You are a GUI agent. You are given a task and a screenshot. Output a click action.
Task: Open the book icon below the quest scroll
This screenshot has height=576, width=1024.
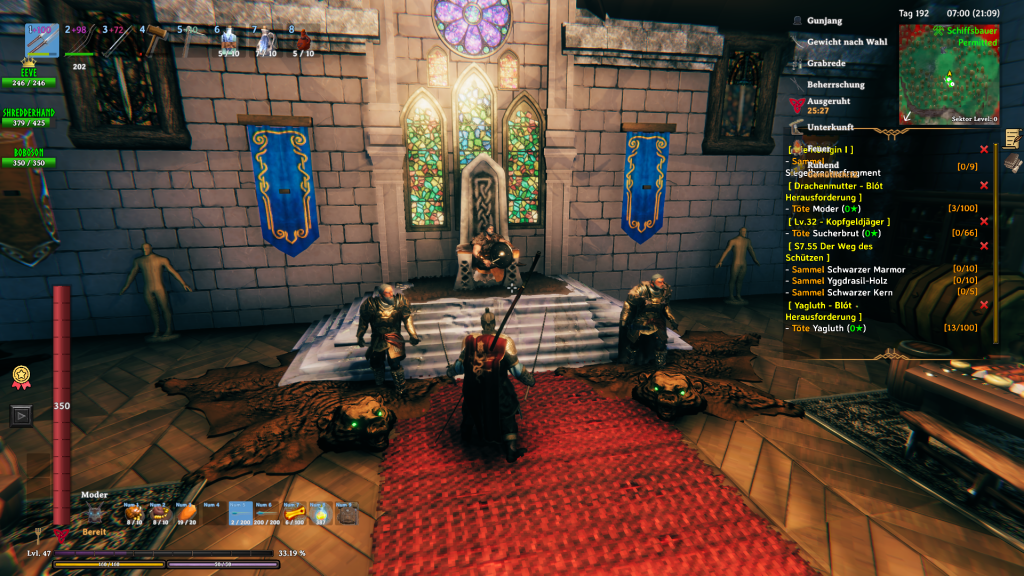(1012, 163)
